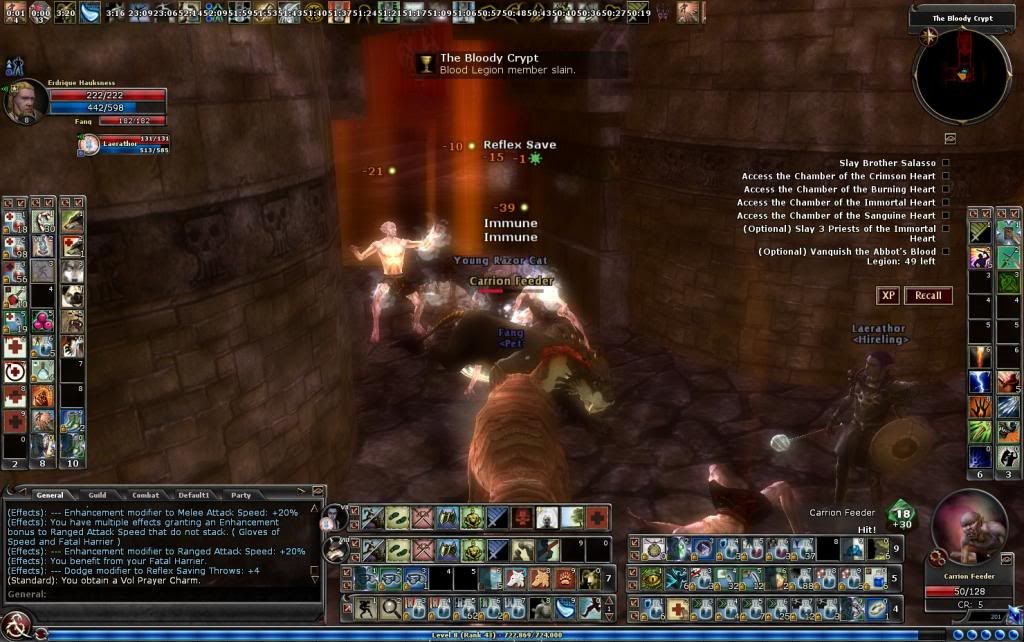Select the Party chat tab
Image resolution: width=1024 pixels, height=642 pixels.
coord(241,495)
